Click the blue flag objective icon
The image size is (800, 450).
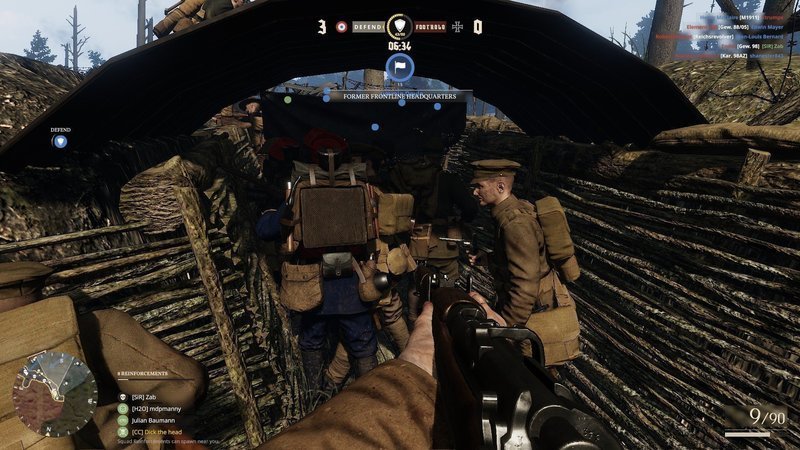[x=400, y=70]
